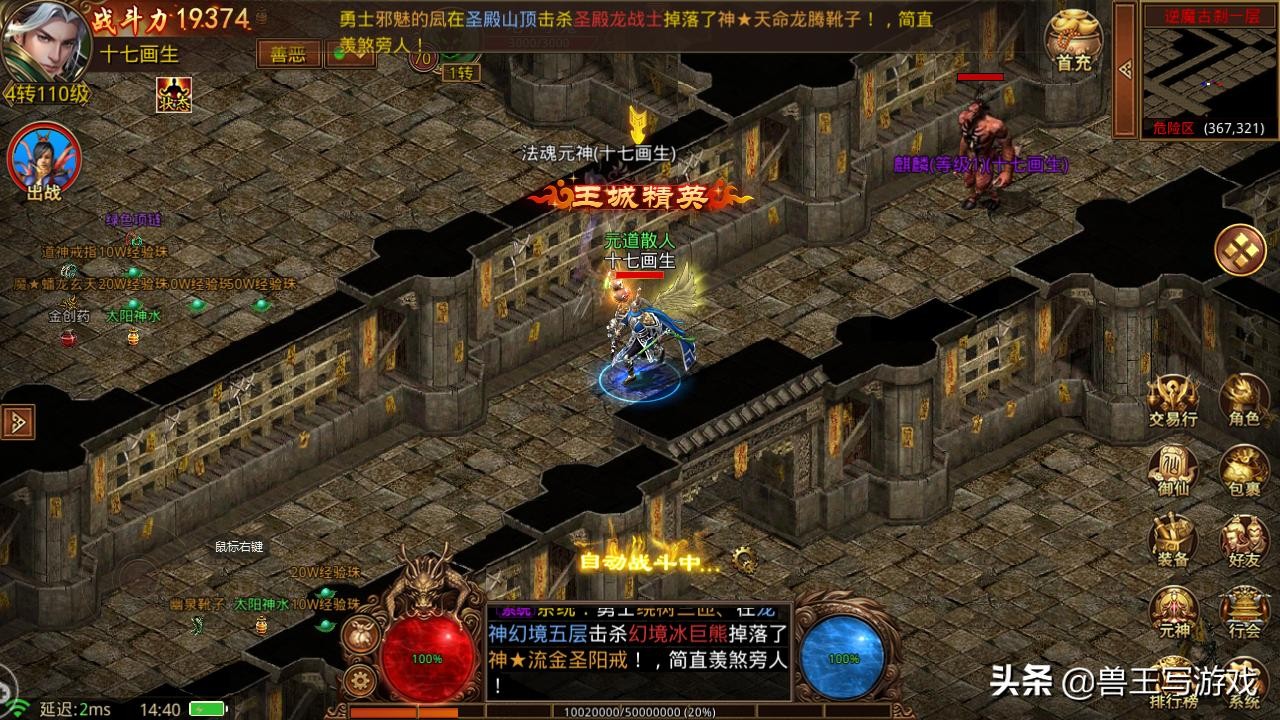1280x720 pixels.
Task: Open the 御仙 menu
Action: click(x=1173, y=472)
